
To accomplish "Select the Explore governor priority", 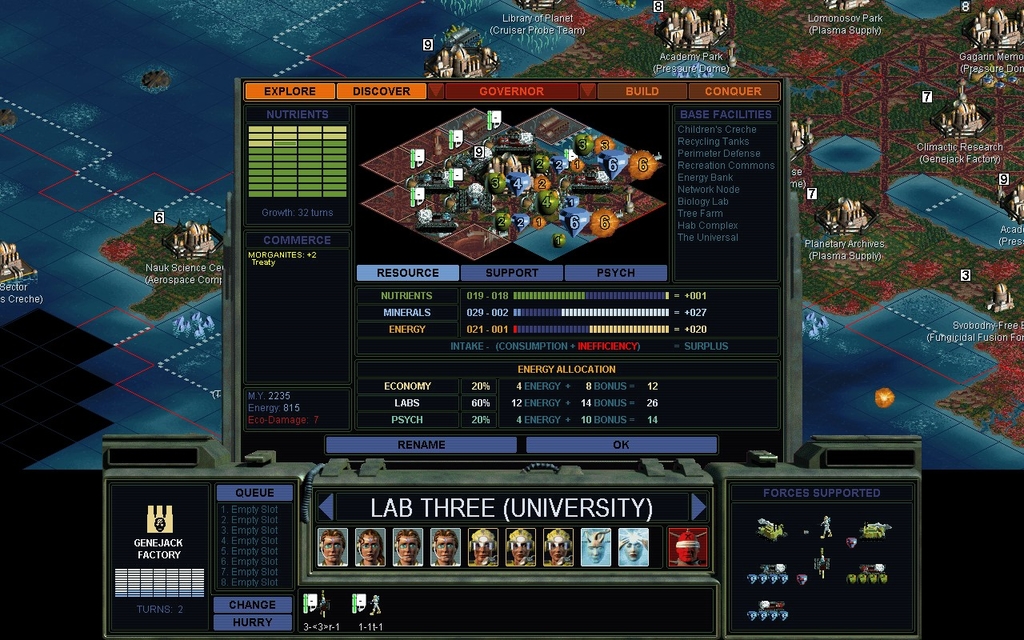I will click(x=290, y=91).
